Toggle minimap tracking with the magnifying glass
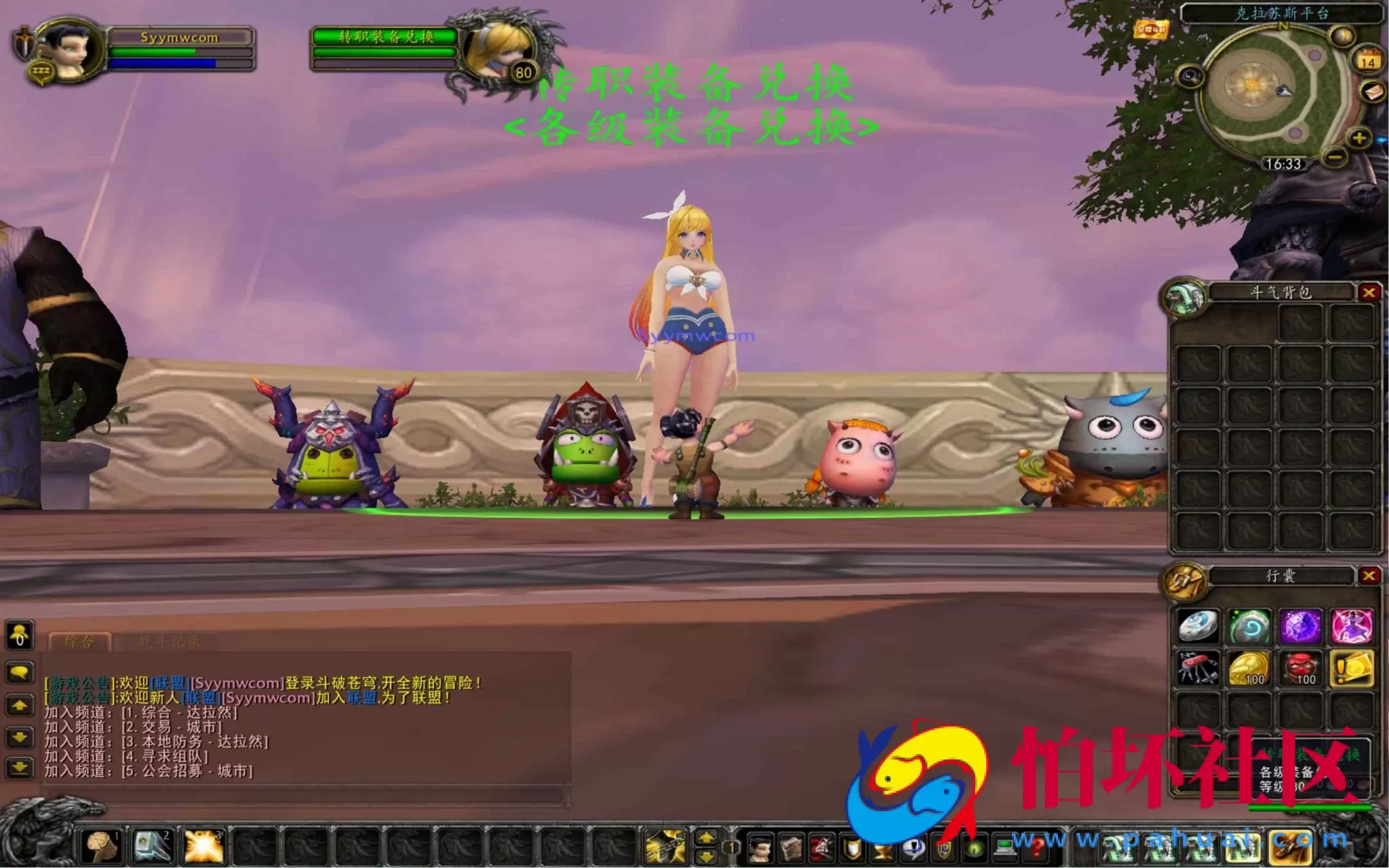This screenshot has height=868, width=1389. click(x=1190, y=76)
